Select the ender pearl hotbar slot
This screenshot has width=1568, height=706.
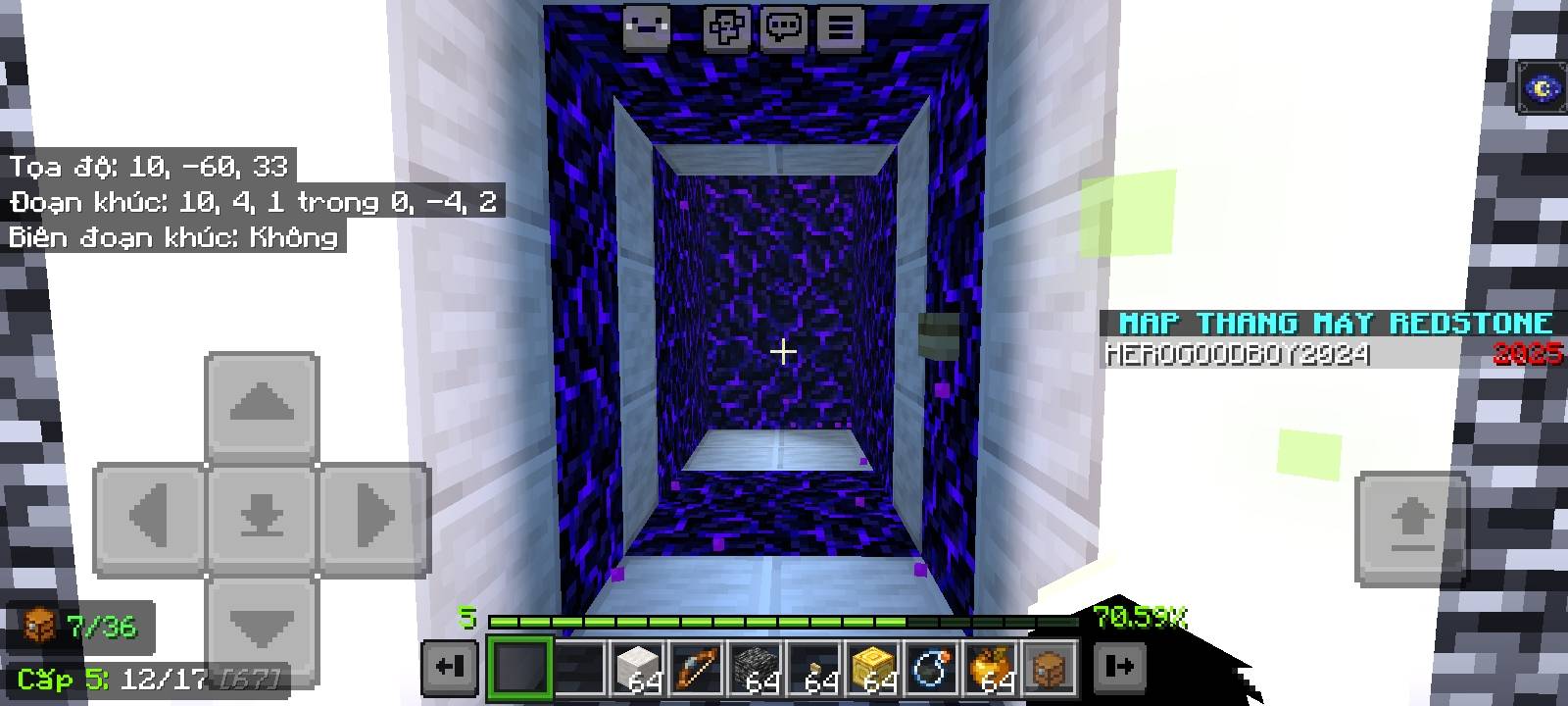[931, 666]
